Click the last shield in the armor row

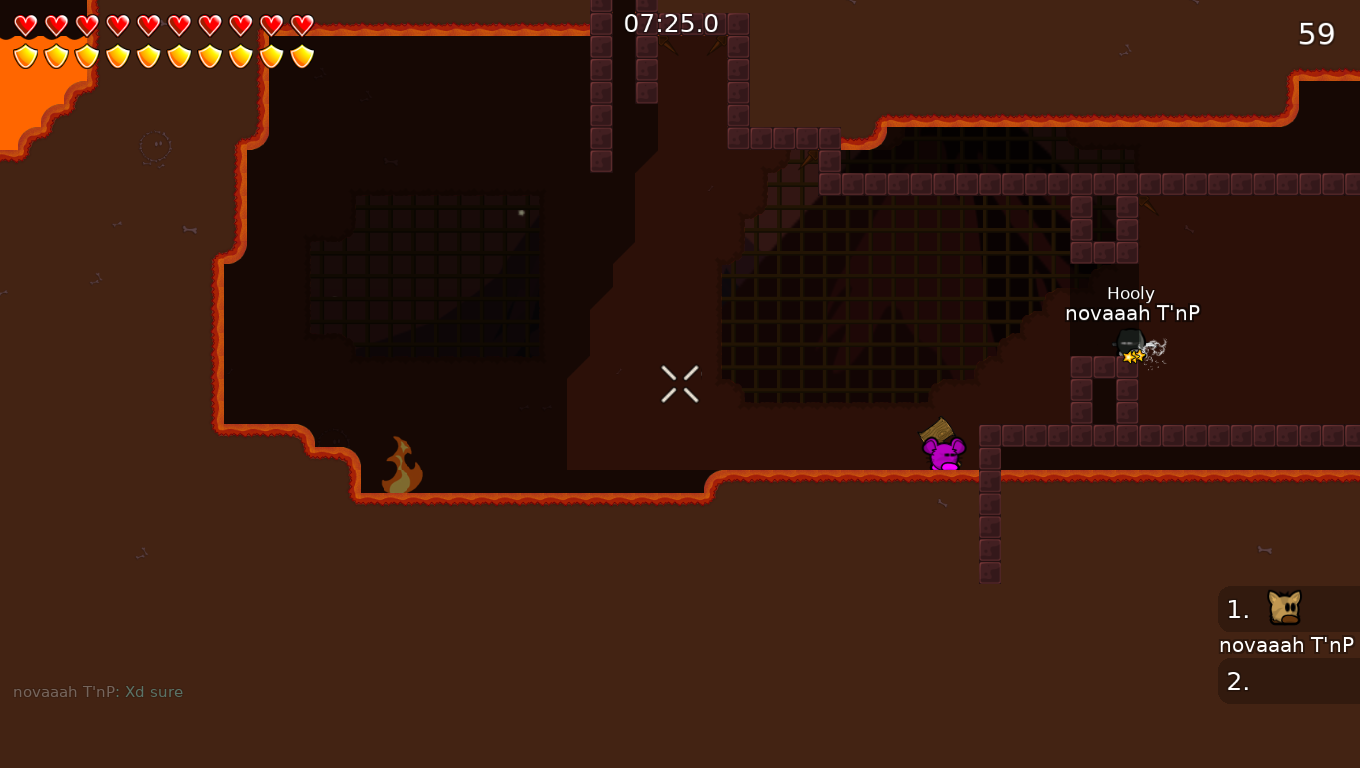pyautogui.click(x=302, y=56)
